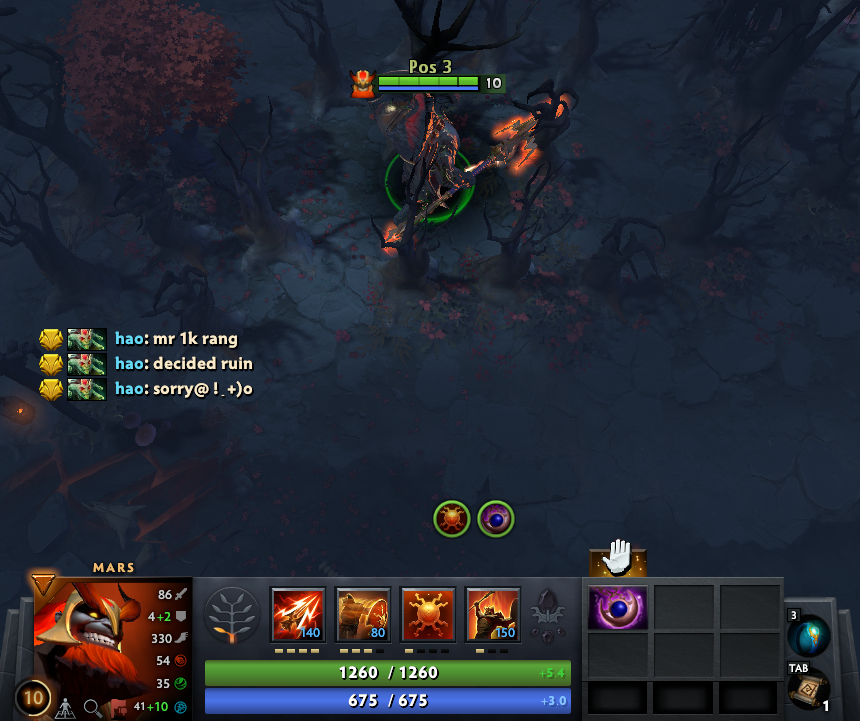Toggle the Bulwark shield ability

pyautogui.click(x=428, y=613)
